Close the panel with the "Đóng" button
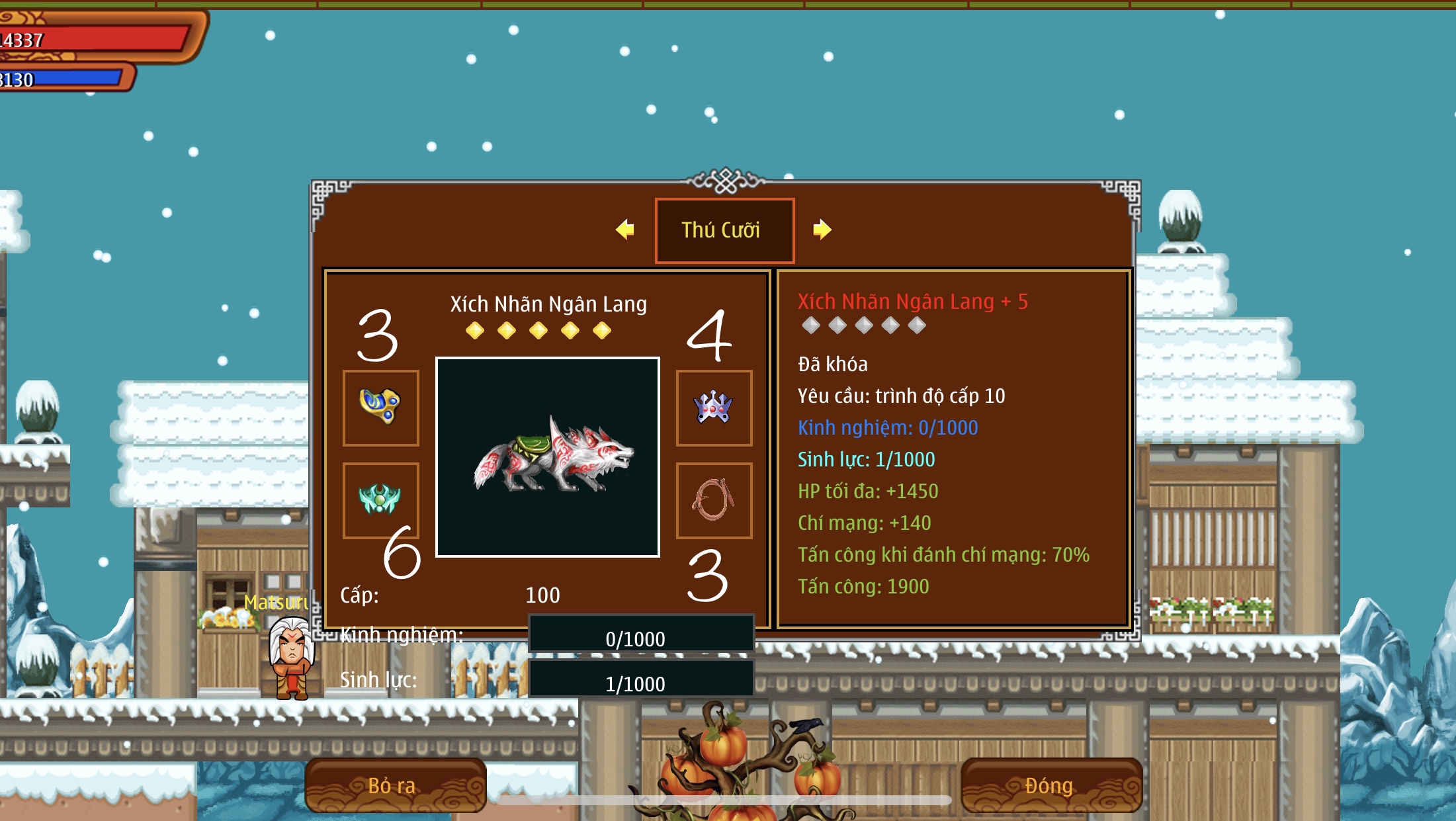Screen dimensions: 1456x821 1050,785
